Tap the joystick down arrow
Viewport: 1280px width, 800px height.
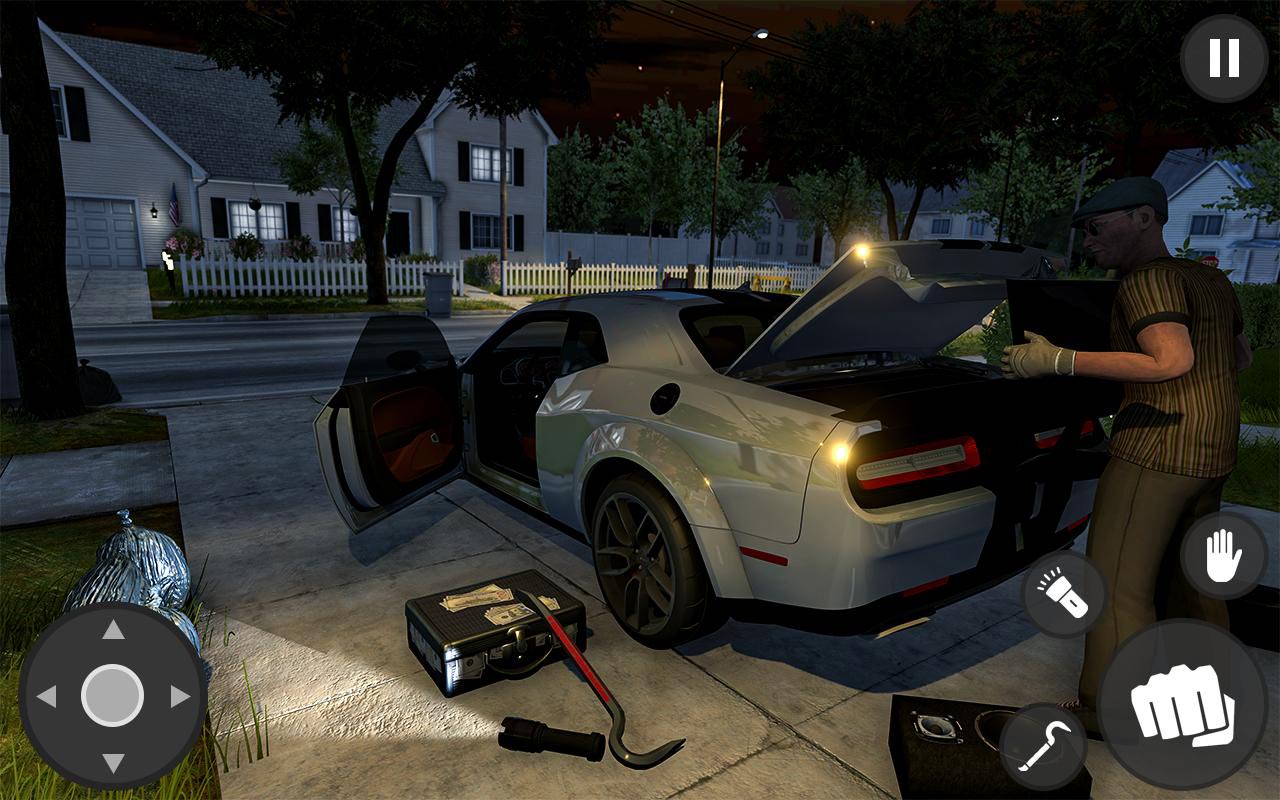[x=113, y=762]
